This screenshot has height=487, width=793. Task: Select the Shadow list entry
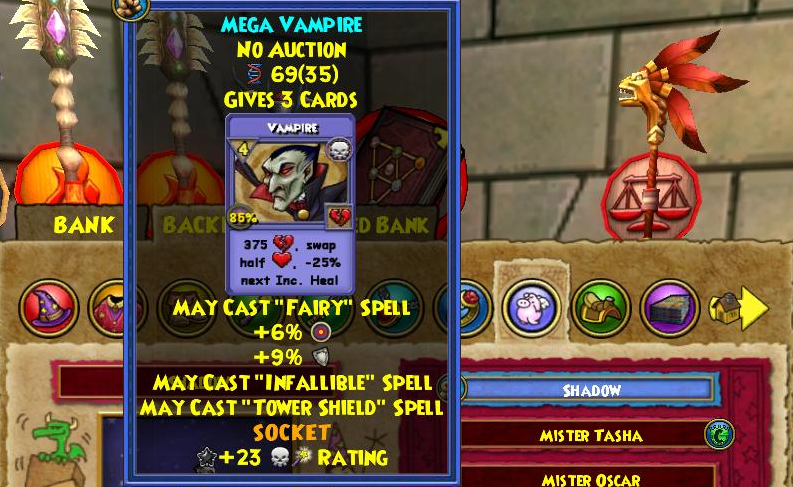592,390
